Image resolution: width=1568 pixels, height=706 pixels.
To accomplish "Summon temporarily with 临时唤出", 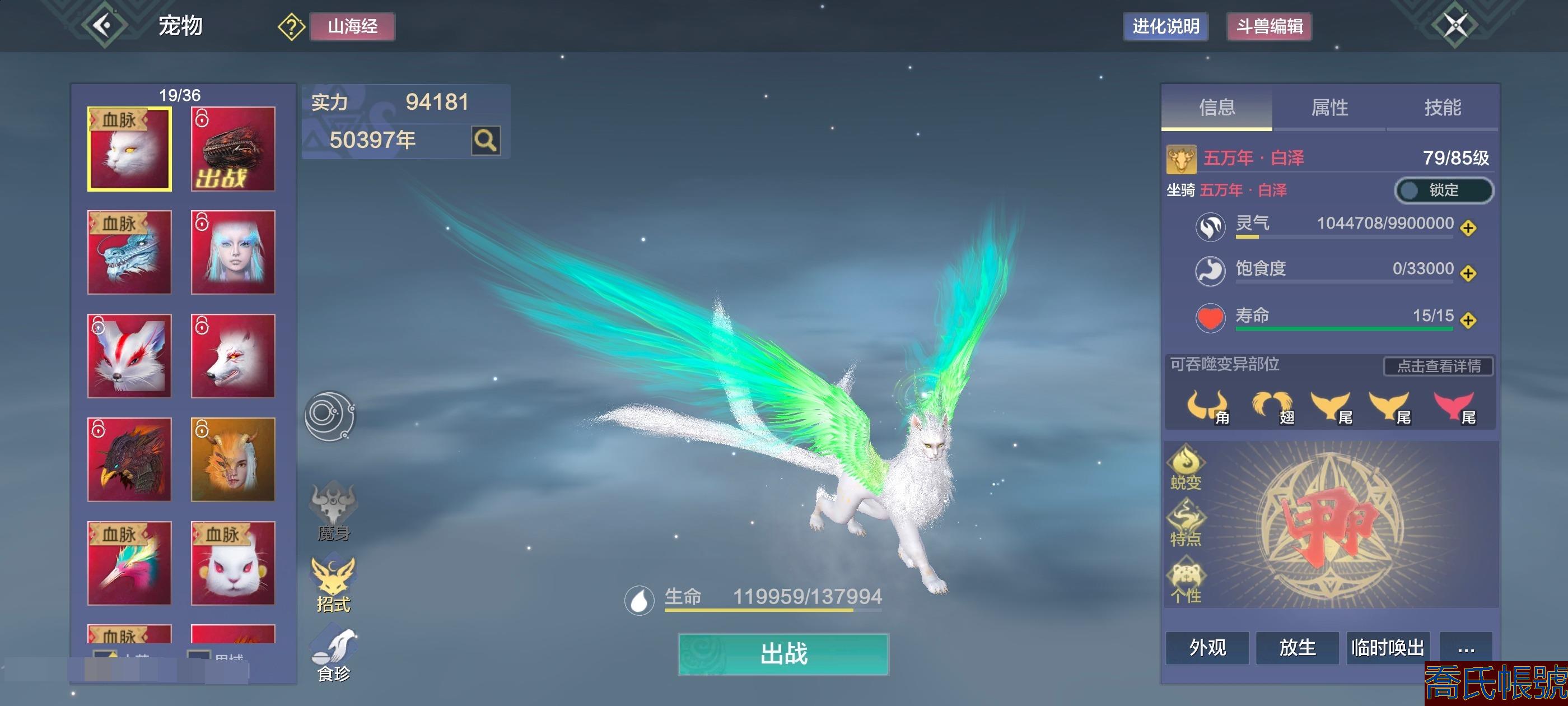I will coord(1387,648).
